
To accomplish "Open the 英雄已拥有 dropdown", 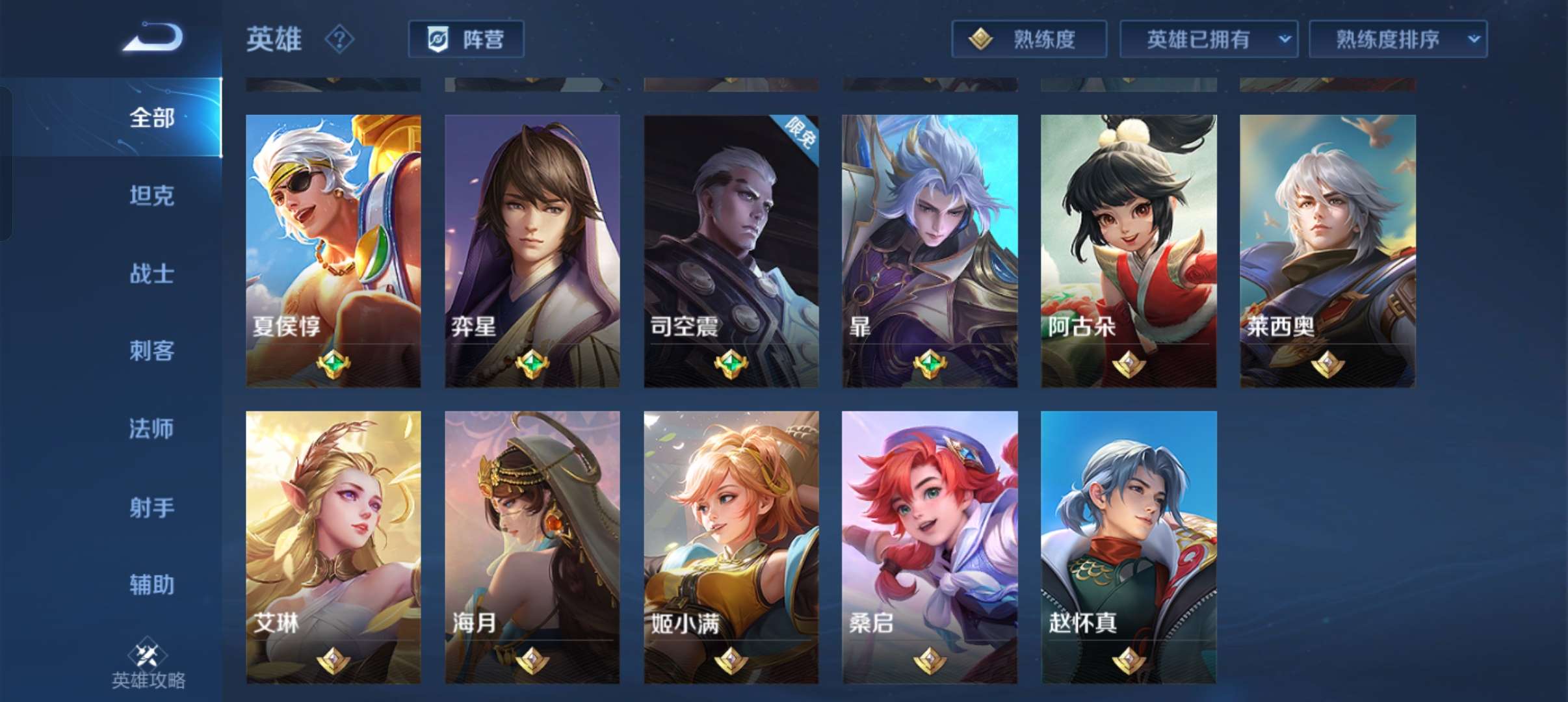I will click(1208, 39).
